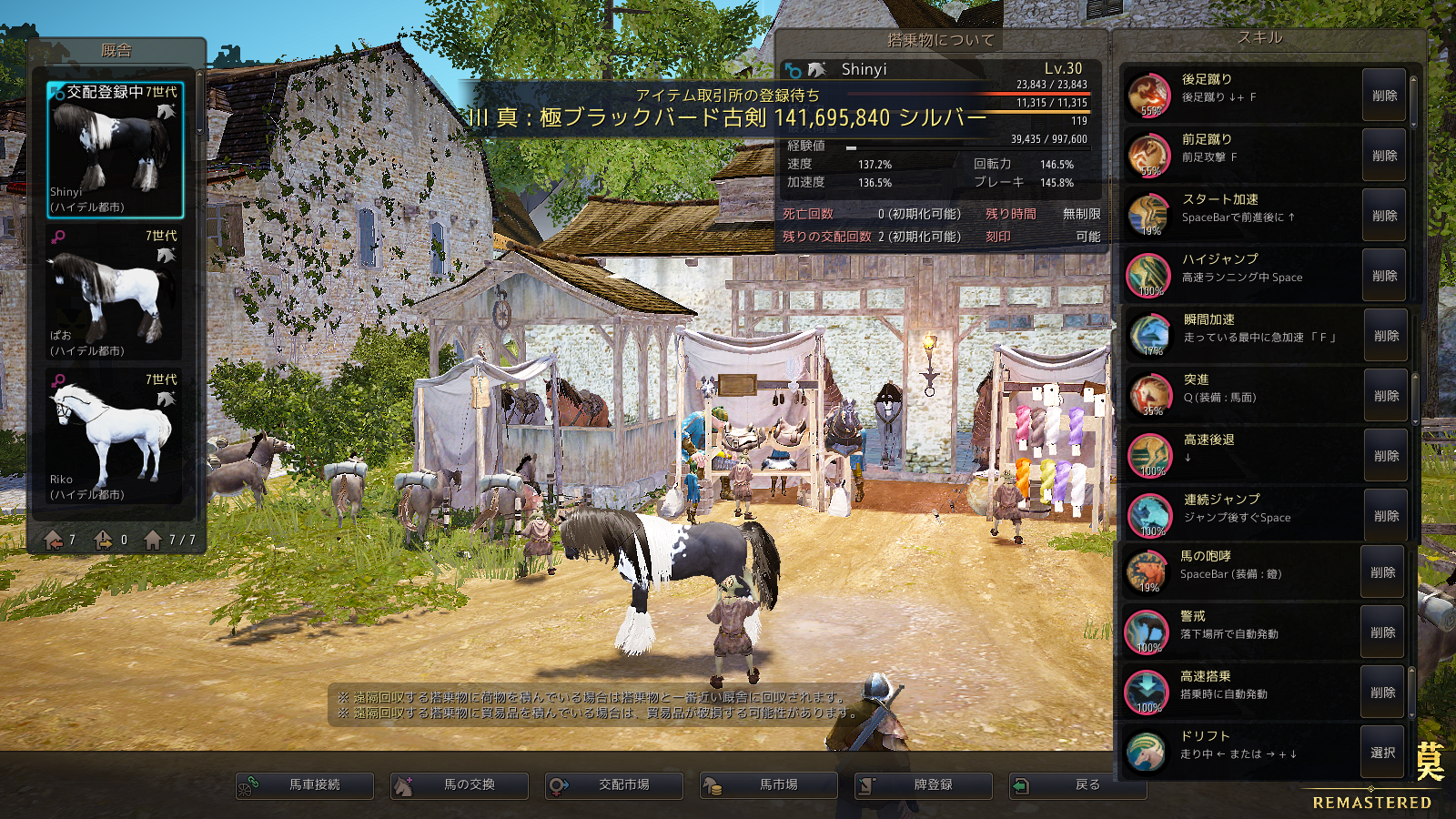Open the 馬の交換 horse exchange

coord(460,785)
